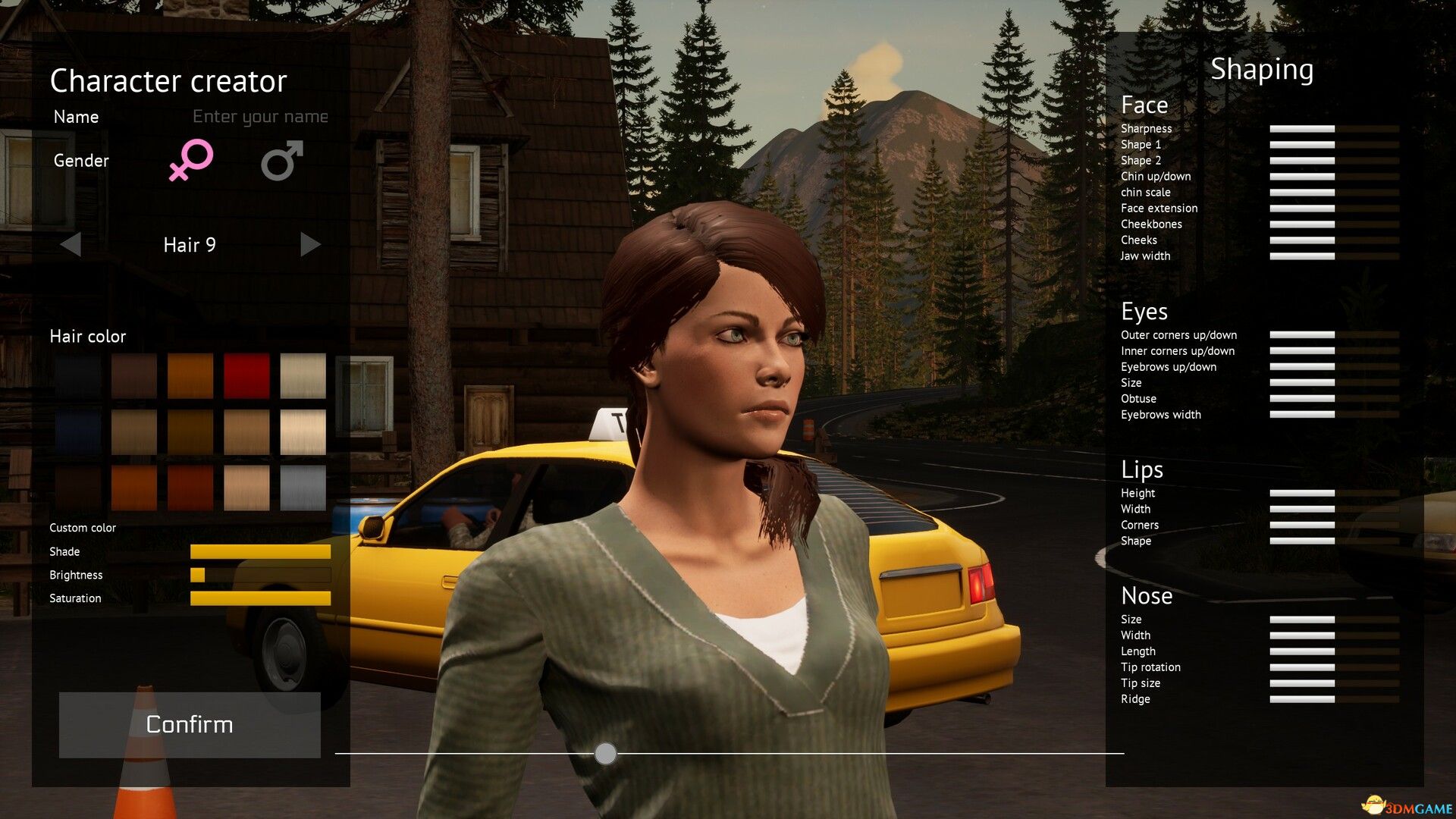This screenshot has width=1456, height=819.
Task: Pick the dark blue hair color swatch
Action: 78,432
